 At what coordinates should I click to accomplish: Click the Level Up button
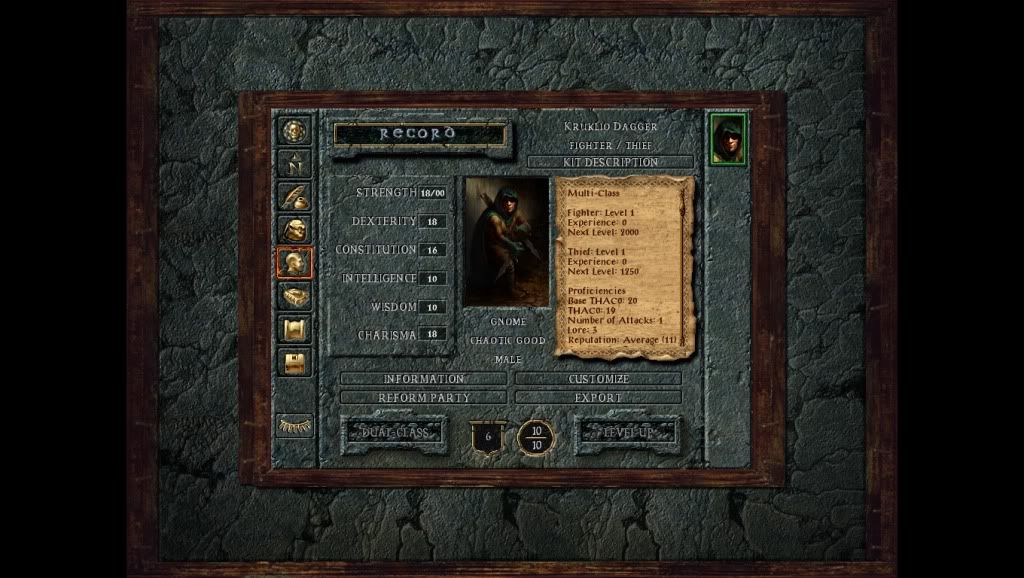pyautogui.click(x=627, y=433)
